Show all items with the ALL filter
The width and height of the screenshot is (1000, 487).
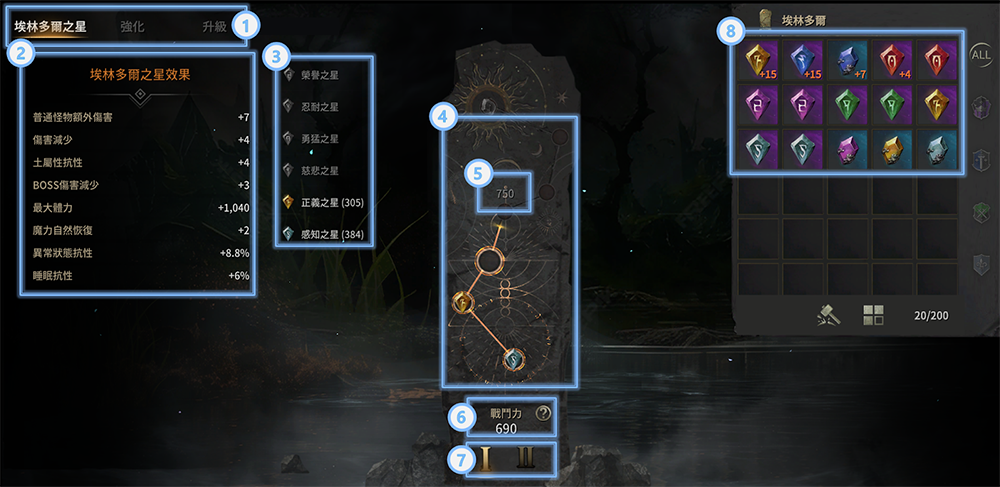click(x=981, y=55)
